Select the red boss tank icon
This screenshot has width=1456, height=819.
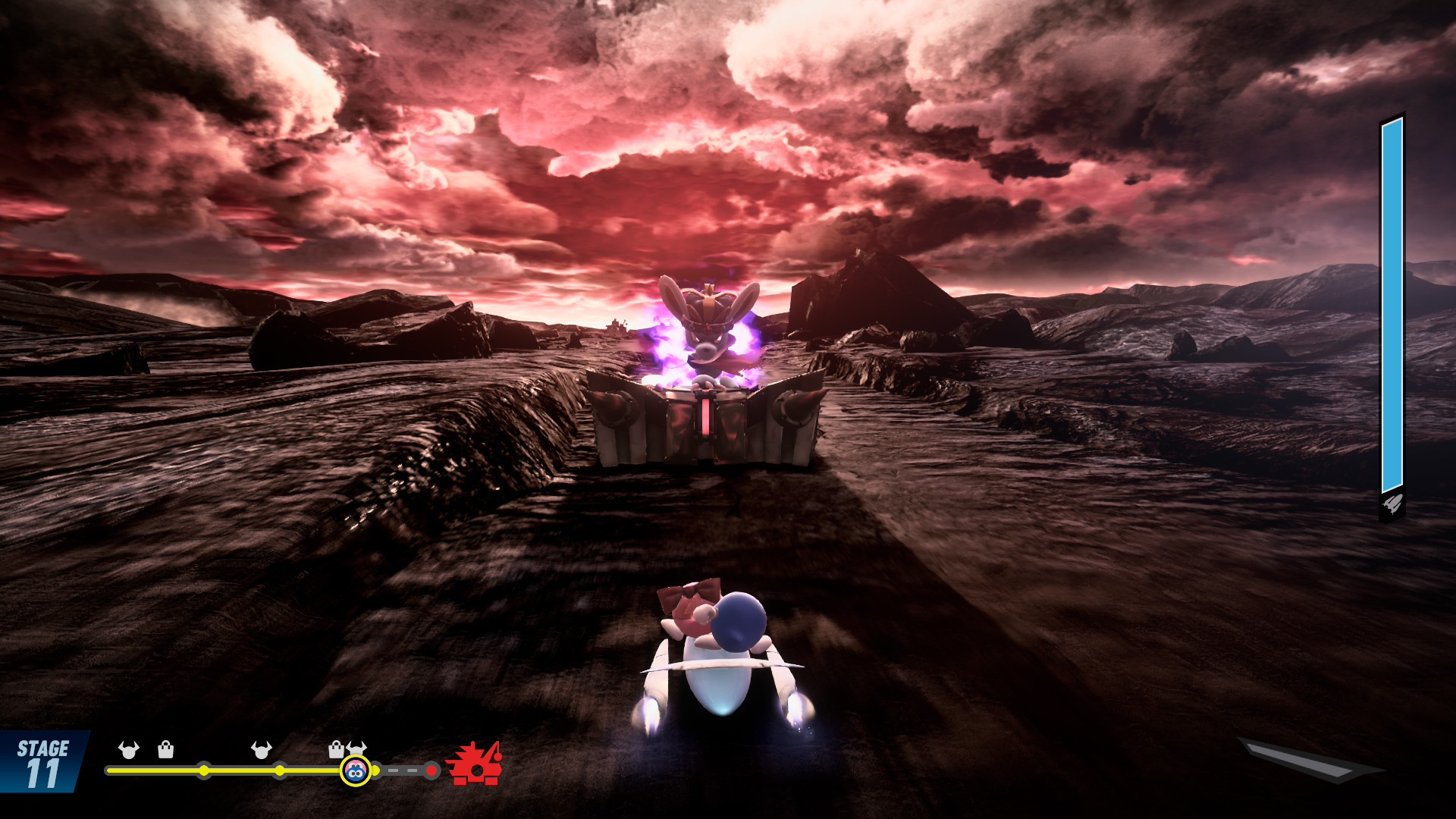(x=474, y=764)
